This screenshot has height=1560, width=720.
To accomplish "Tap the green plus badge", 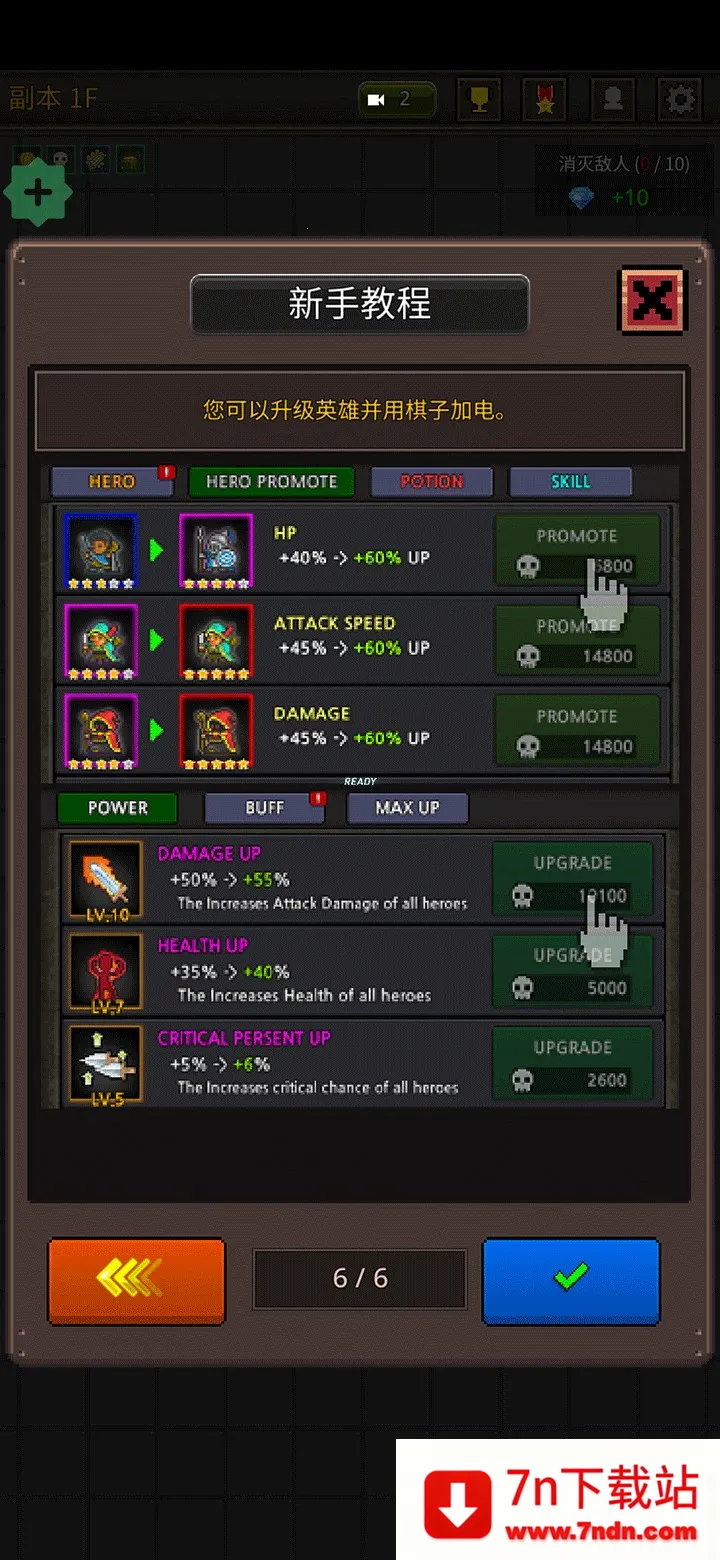I will (38, 193).
